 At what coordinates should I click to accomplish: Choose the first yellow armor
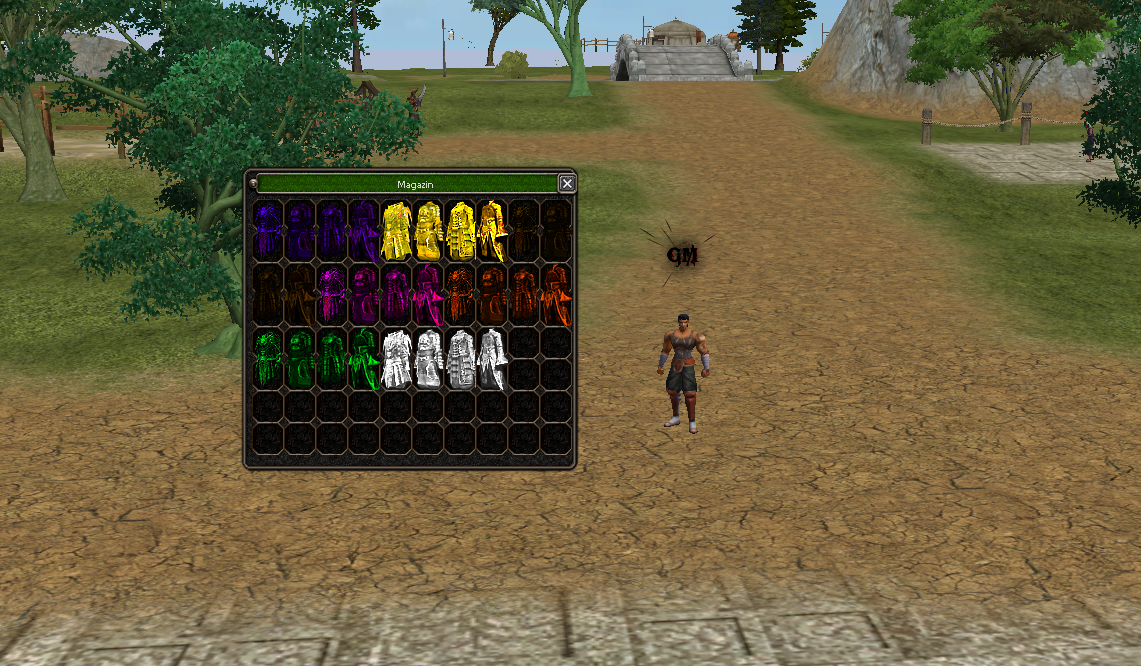click(397, 231)
